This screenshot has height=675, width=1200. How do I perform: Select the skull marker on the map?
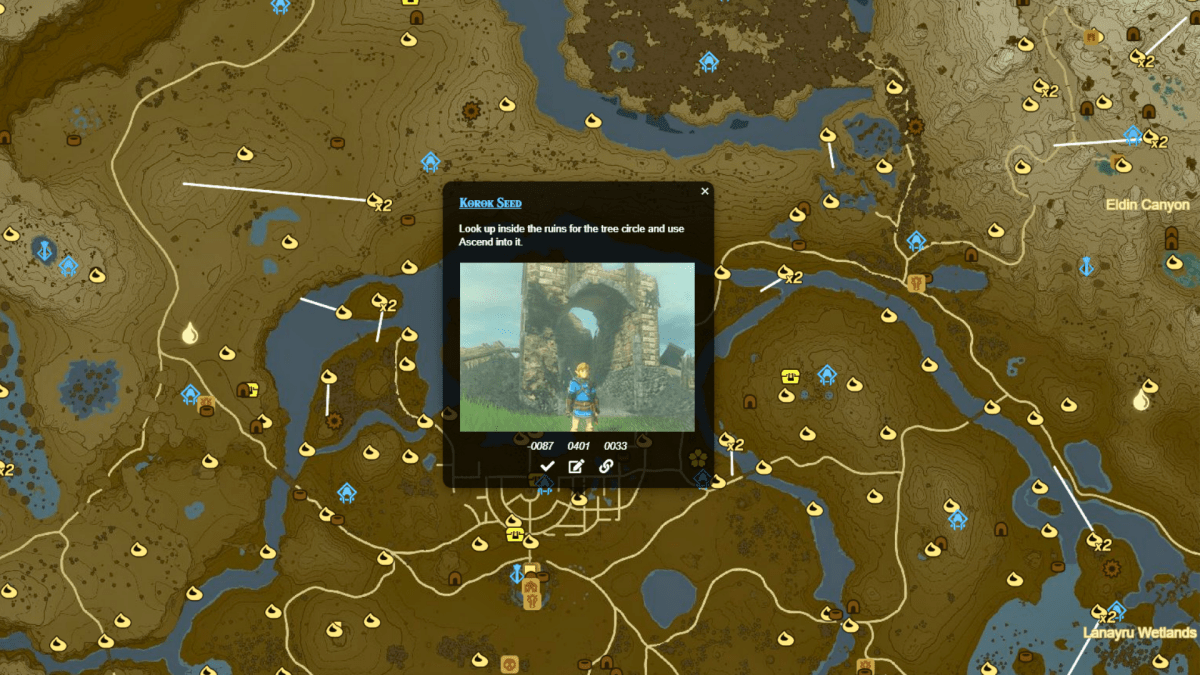click(x=508, y=663)
